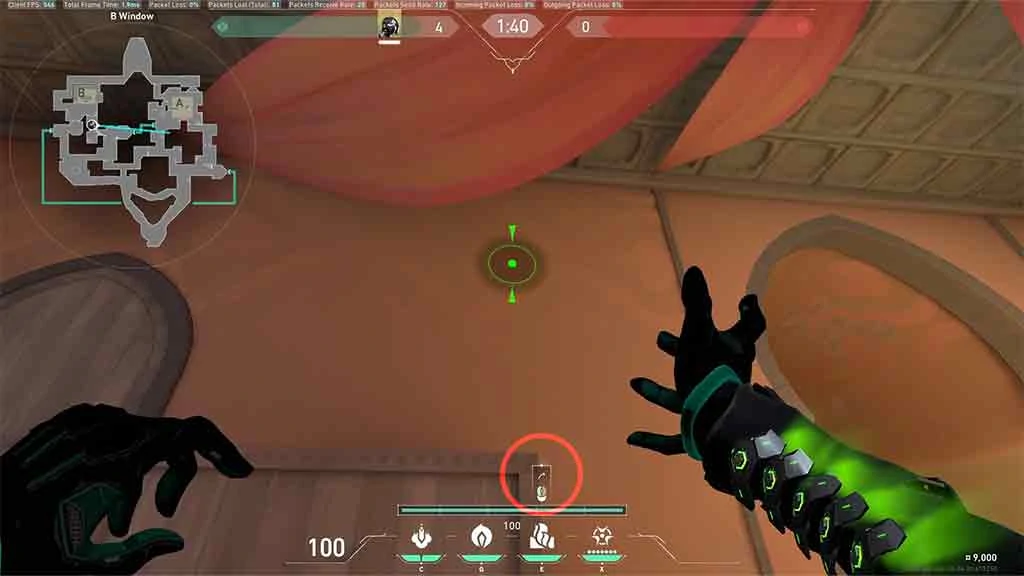Activate the Poison Cloud ability icon
Viewport: 1024px width, 576px height.
480,538
